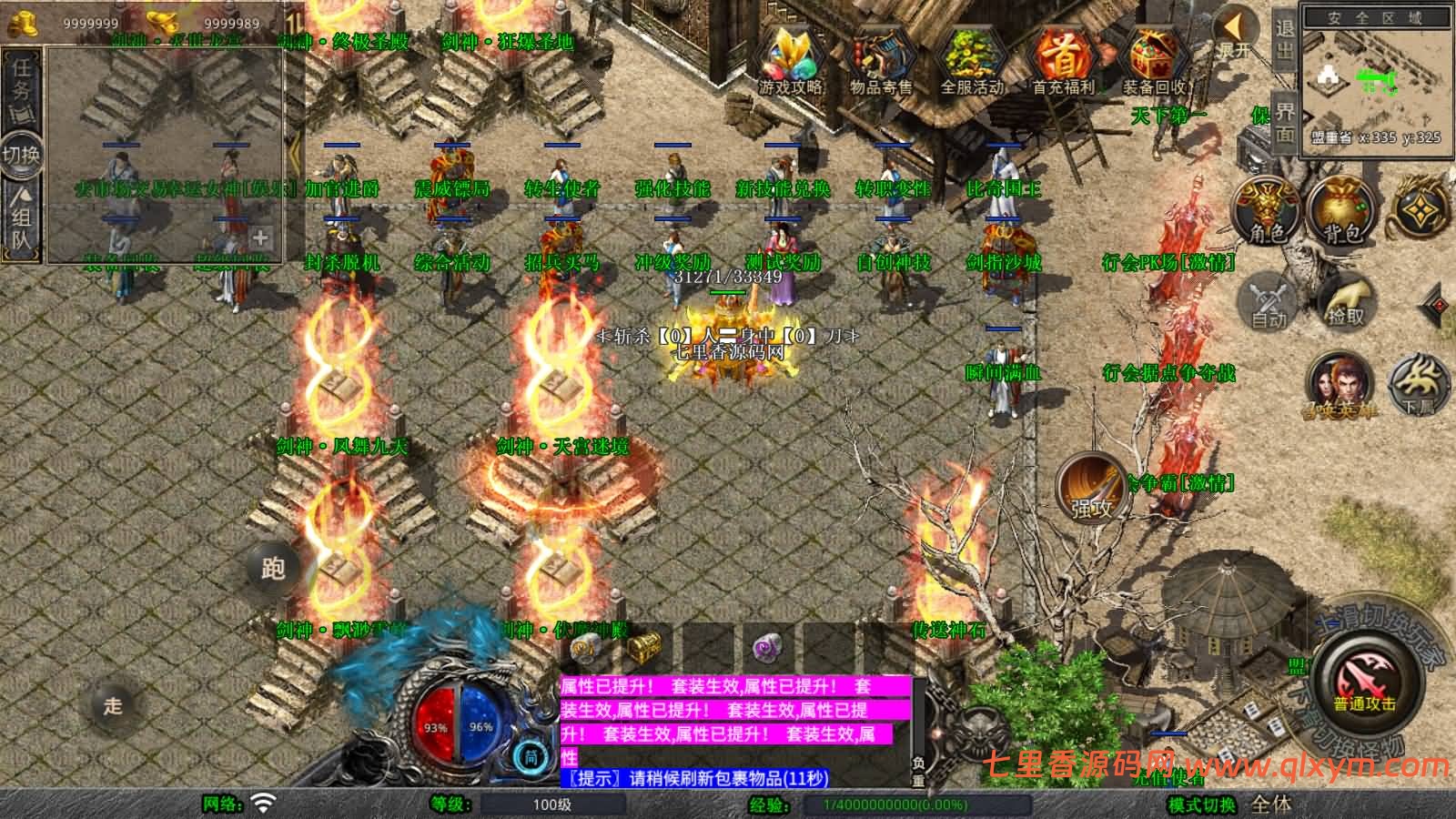Open the 界面 interface button

click(1284, 120)
